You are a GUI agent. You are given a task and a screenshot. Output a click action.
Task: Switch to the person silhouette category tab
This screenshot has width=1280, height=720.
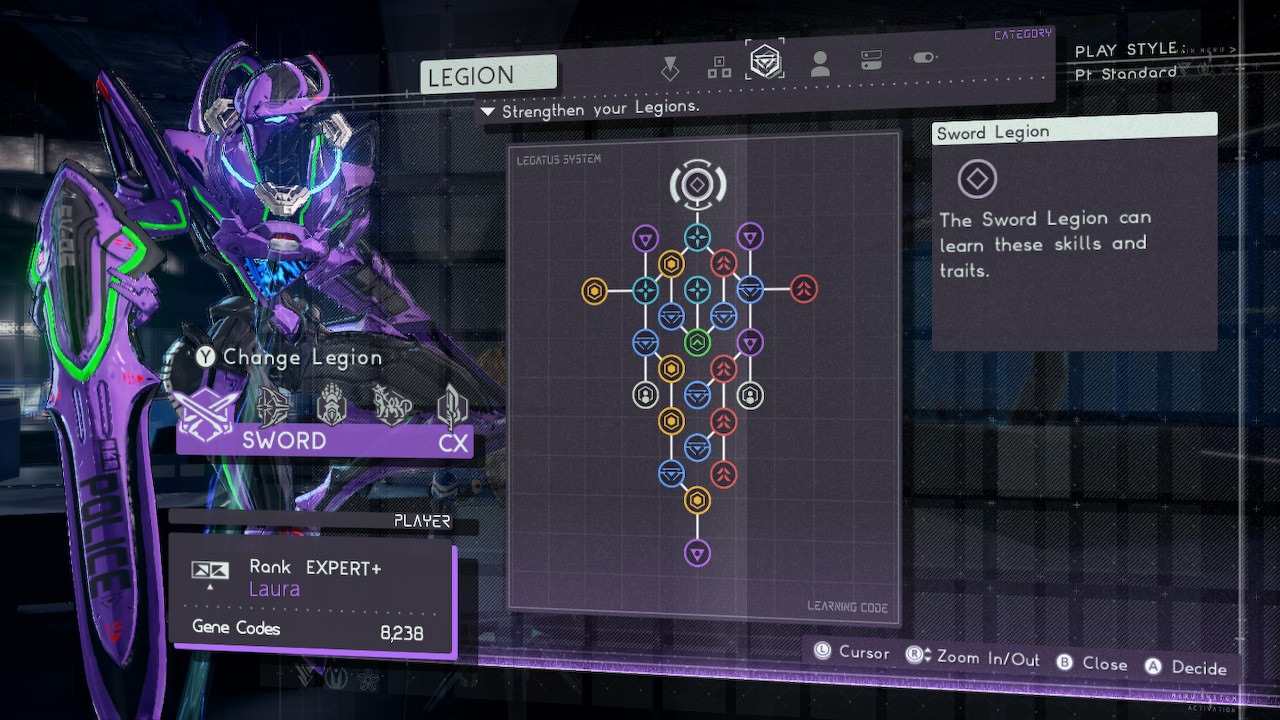820,65
